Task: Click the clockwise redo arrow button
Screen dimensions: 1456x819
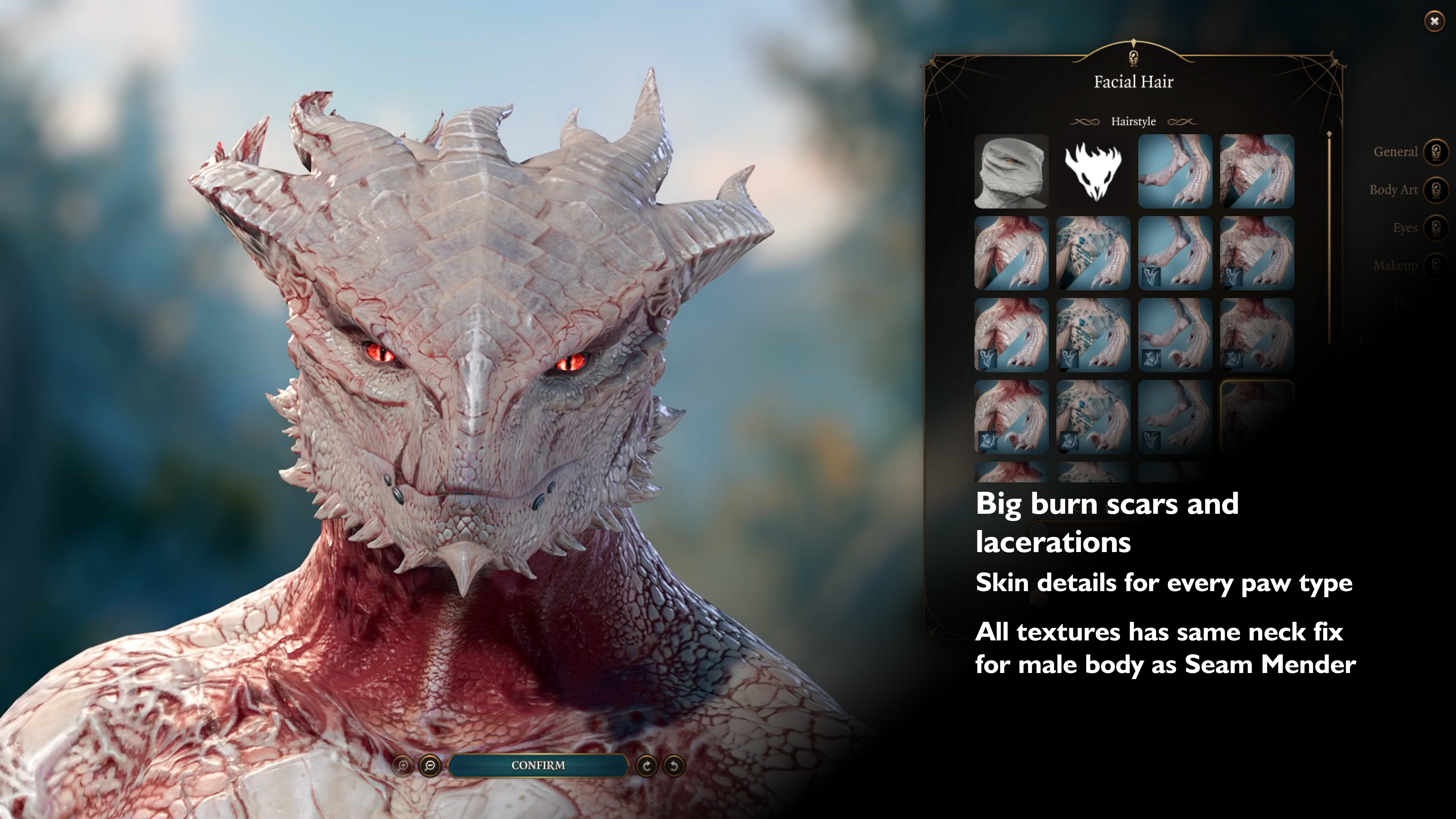Action: [x=646, y=766]
